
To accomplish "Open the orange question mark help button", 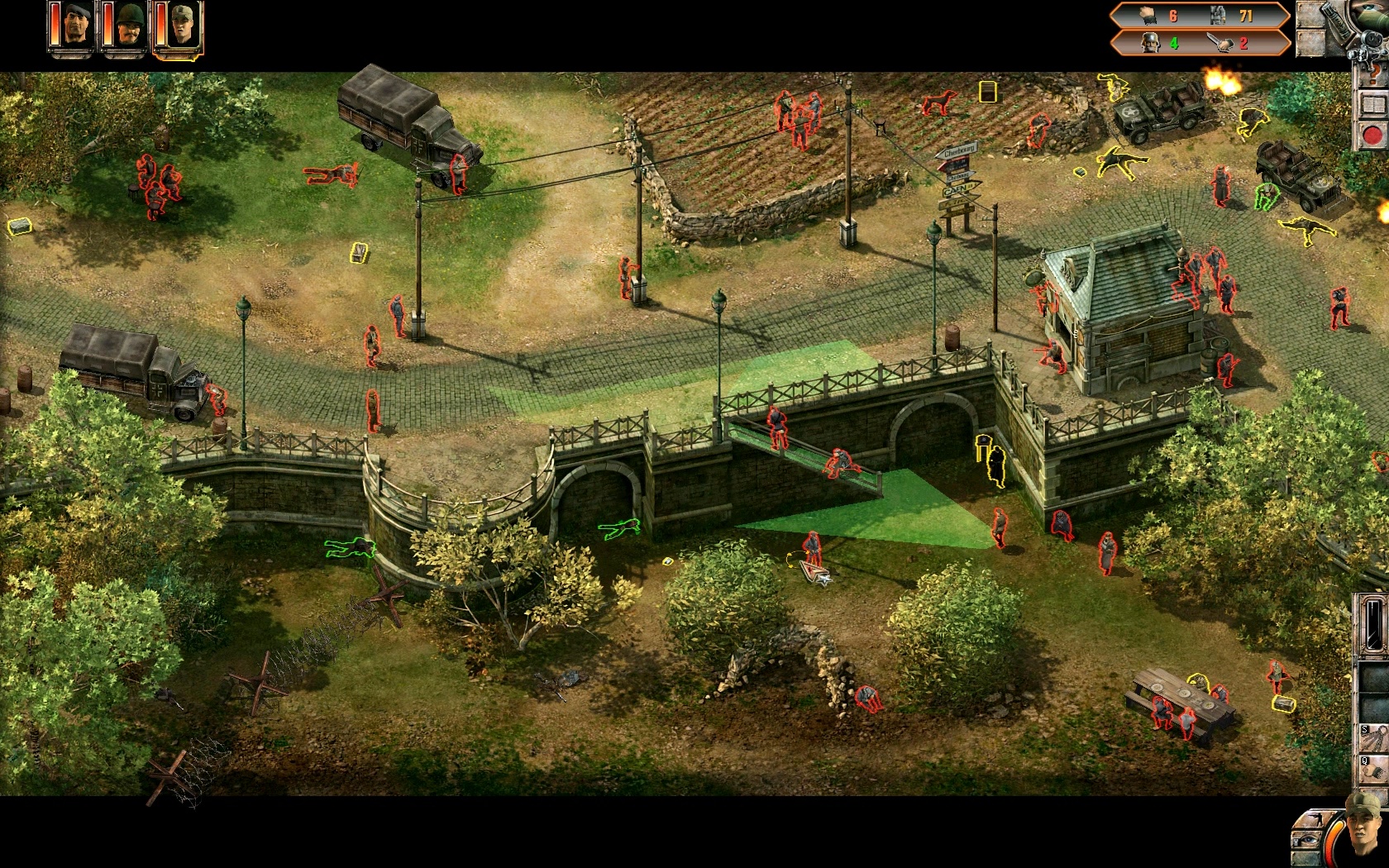I will pos(1376,75).
